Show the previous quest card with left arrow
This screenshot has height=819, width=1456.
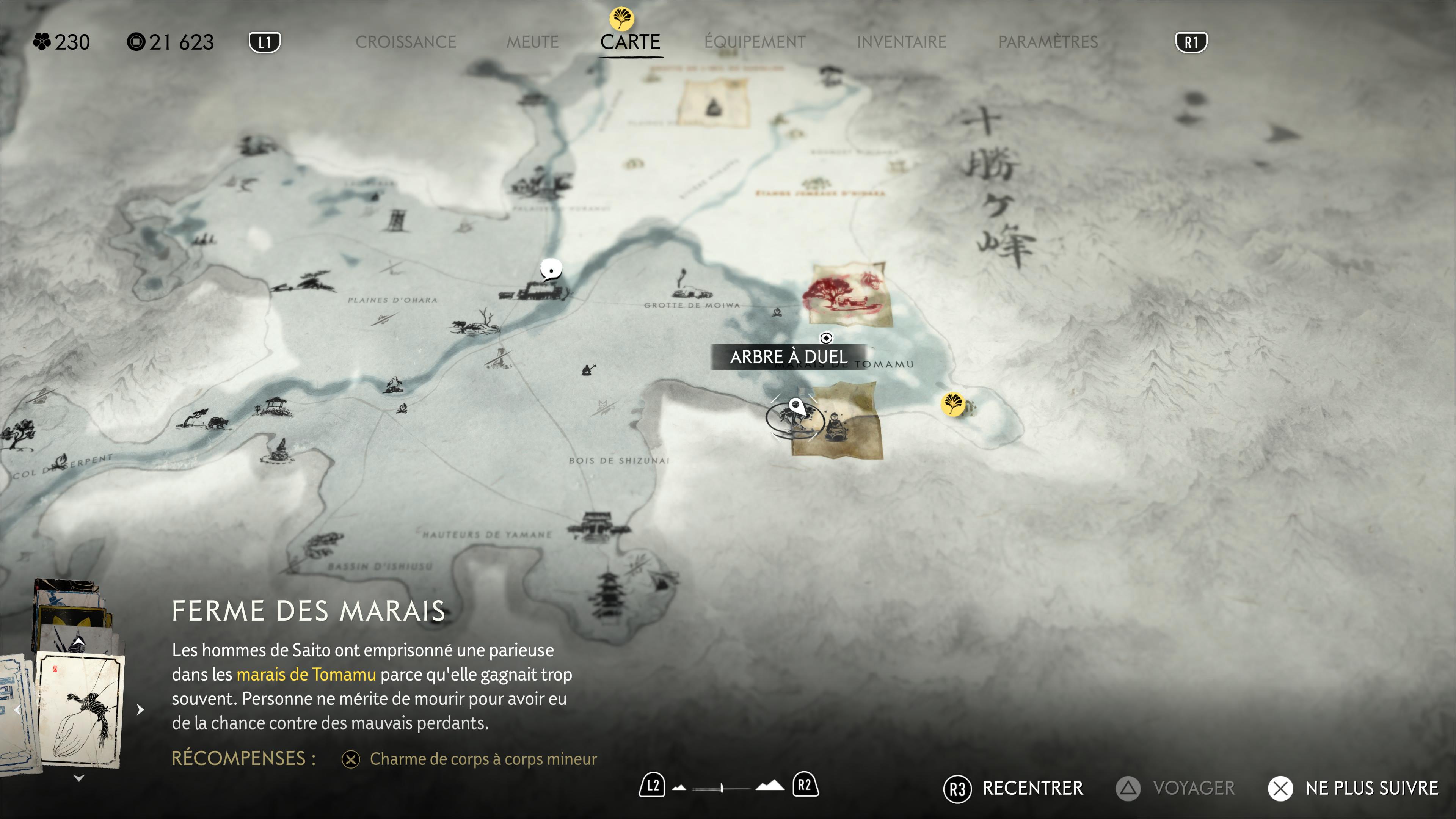(x=17, y=709)
